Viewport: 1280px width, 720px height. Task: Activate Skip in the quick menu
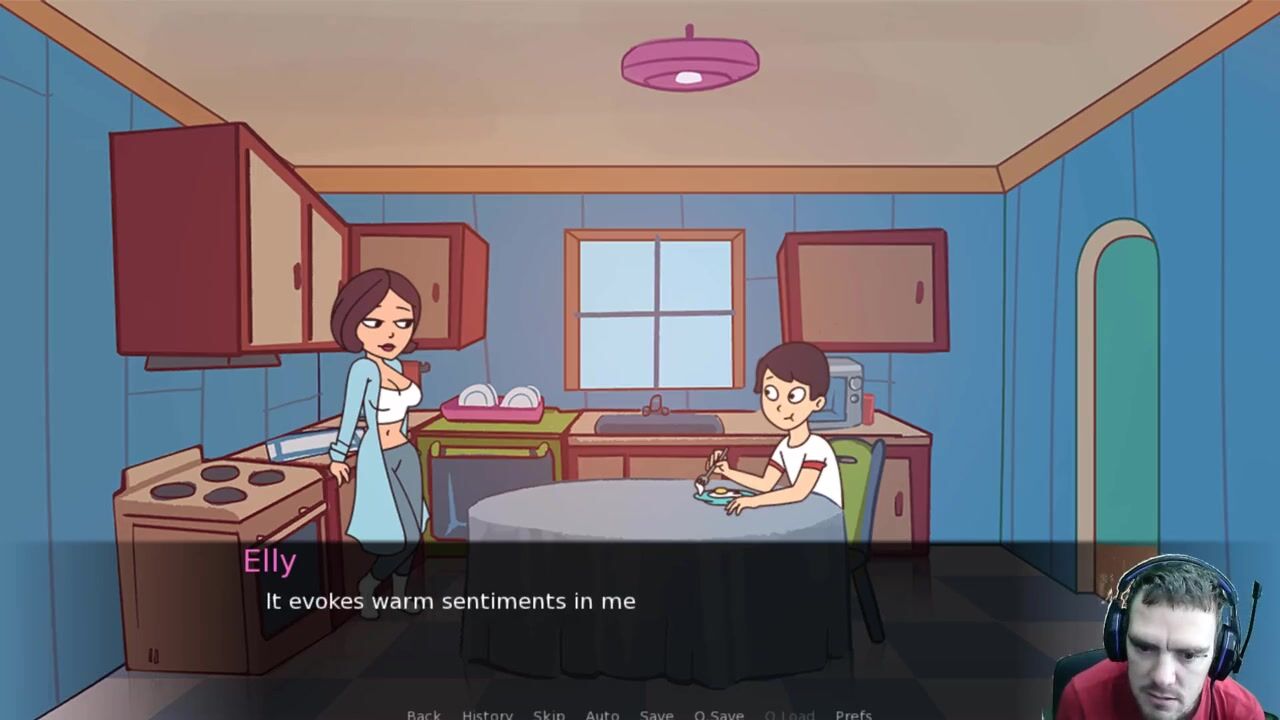tap(548, 714)
